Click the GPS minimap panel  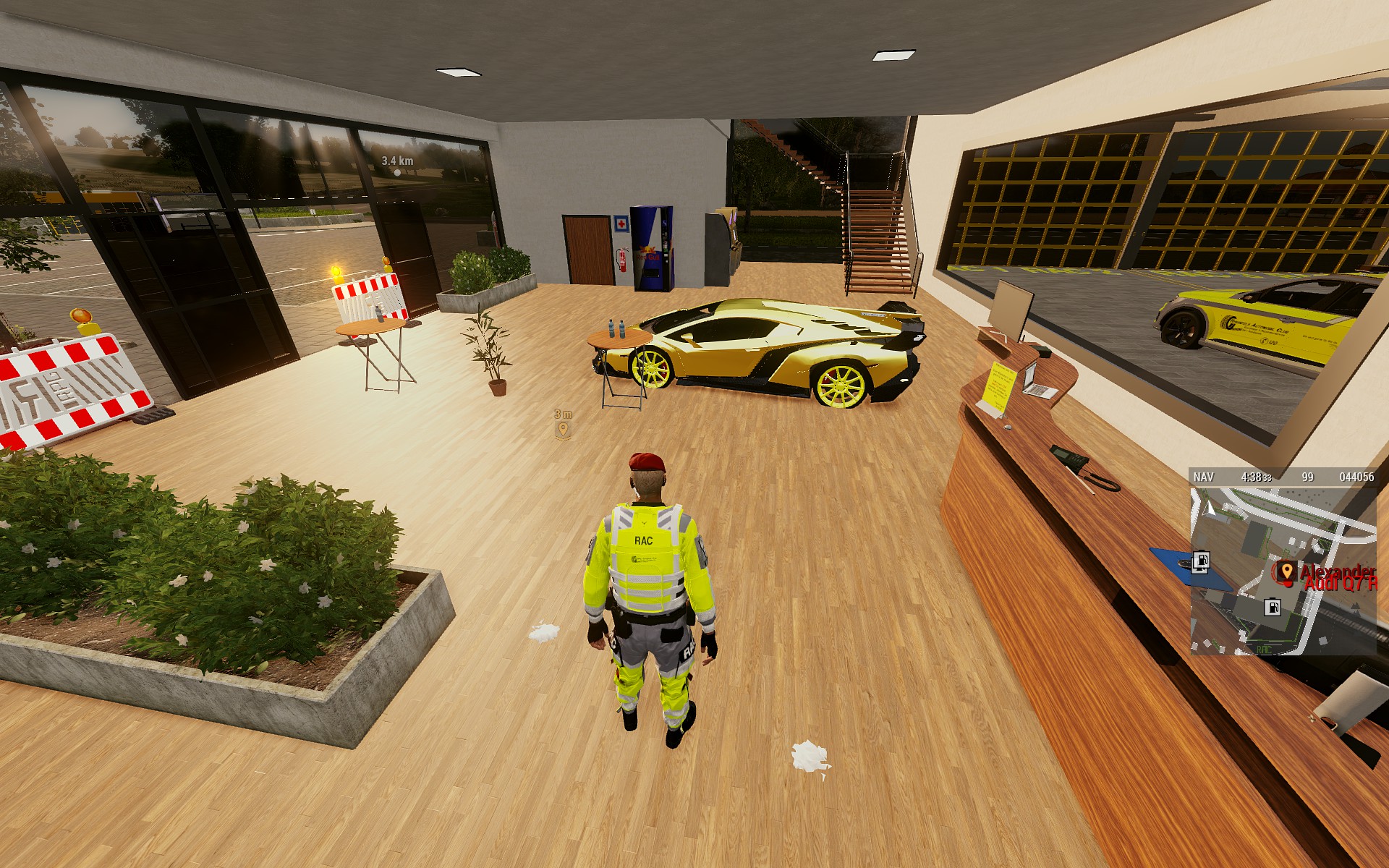1283,570
